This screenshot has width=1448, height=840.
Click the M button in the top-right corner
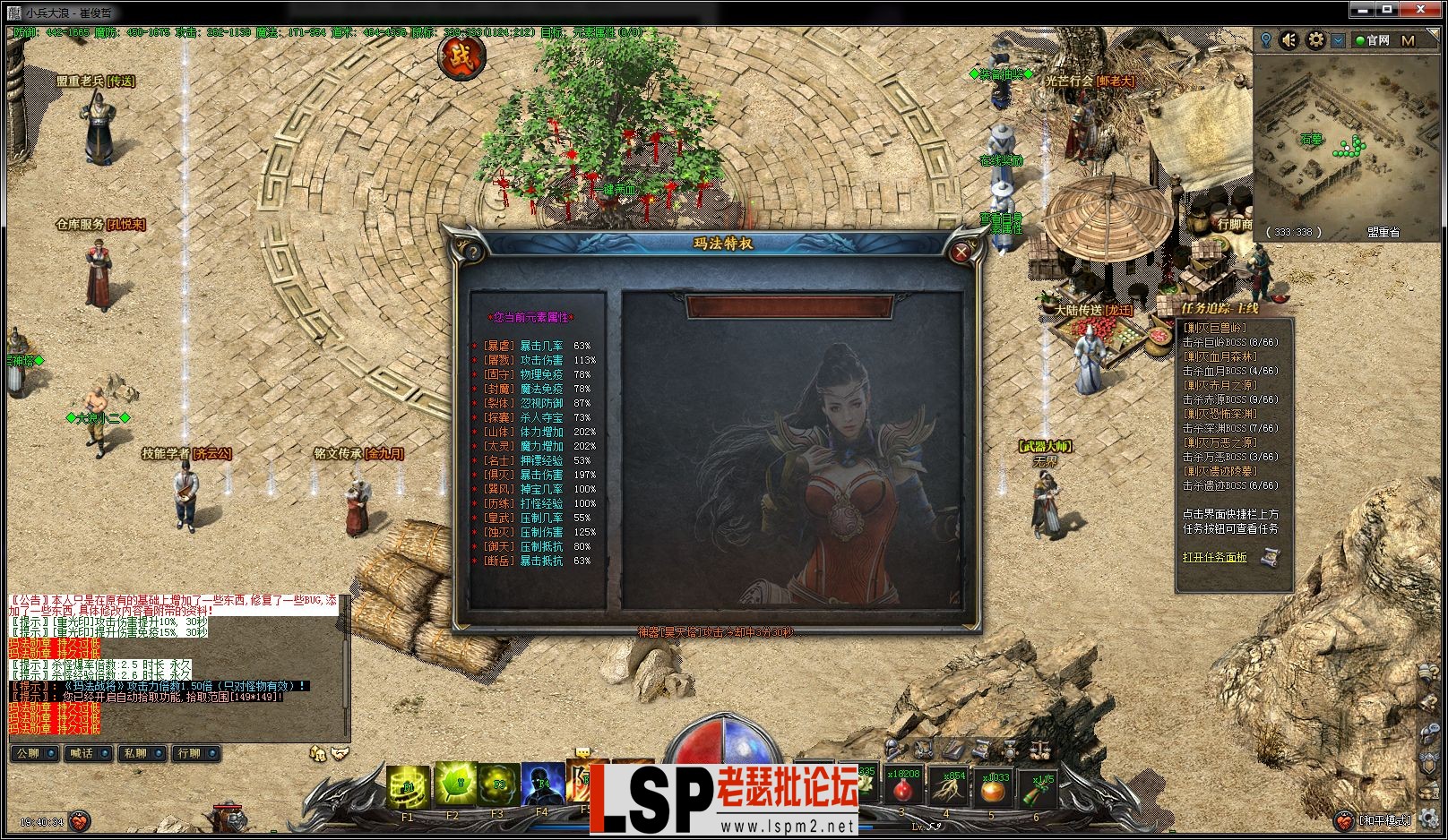pos(1409,41)
